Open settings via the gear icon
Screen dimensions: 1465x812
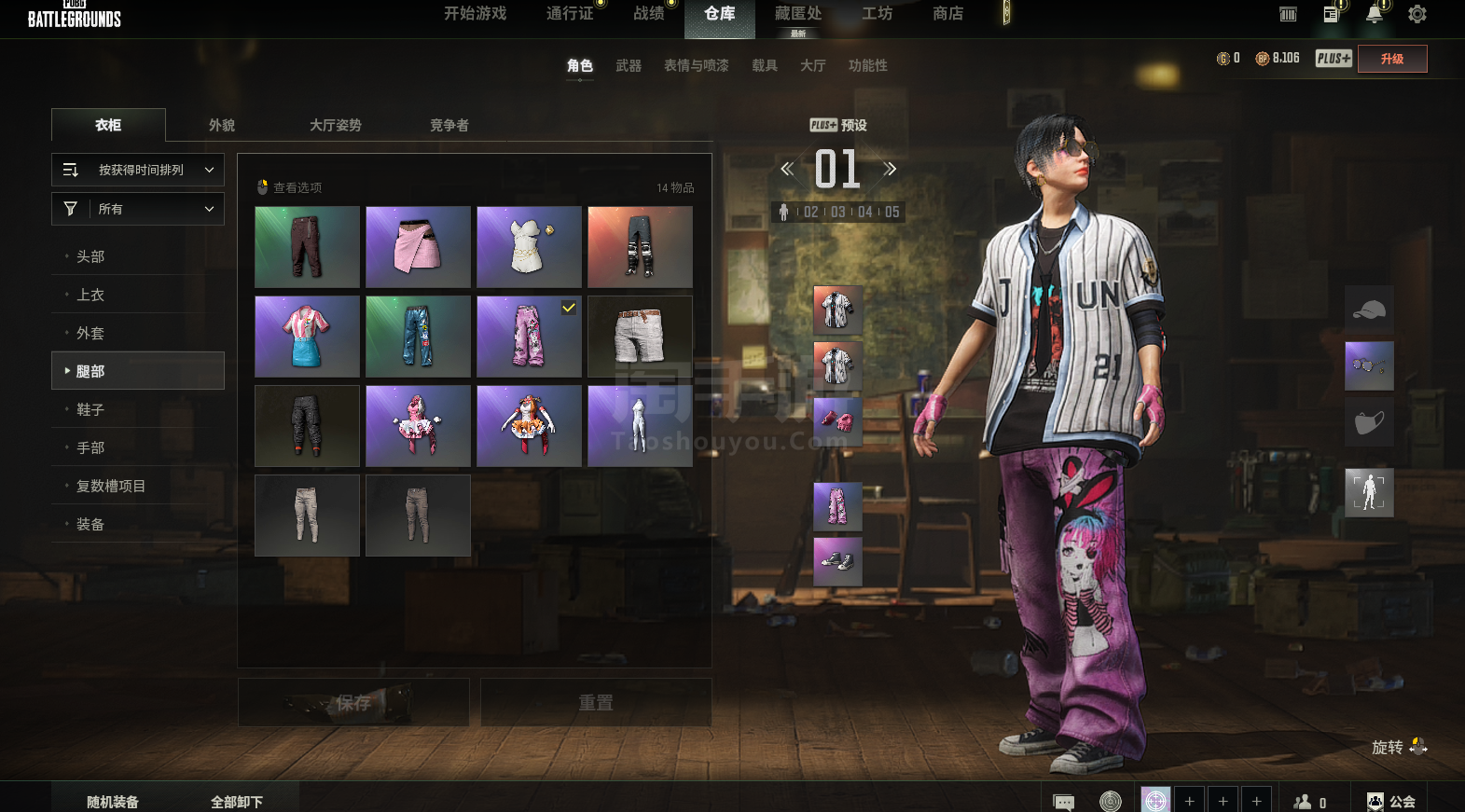tap(1417, 14)
